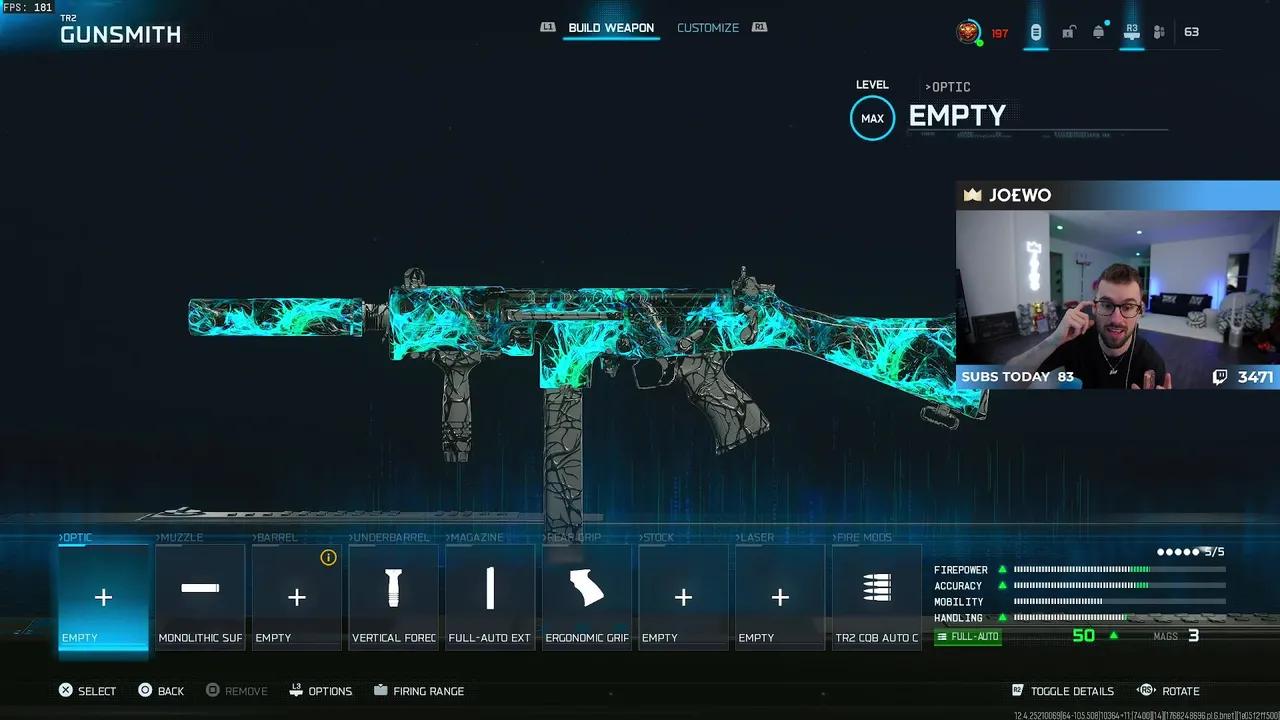Click the Joewo webcam overlay
The width and height of the screenshot is (1280, 720).
coord(1117,290)
